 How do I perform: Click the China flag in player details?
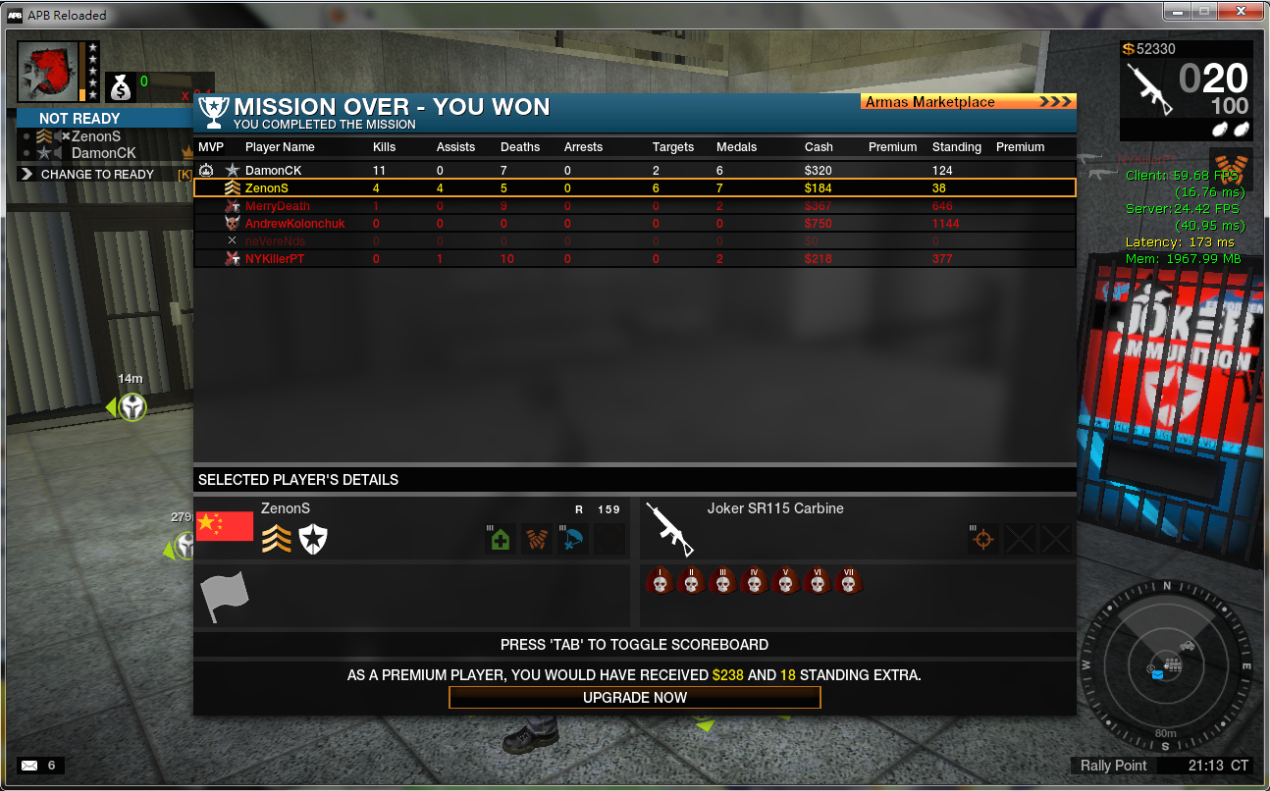click(x=225, y=526)
